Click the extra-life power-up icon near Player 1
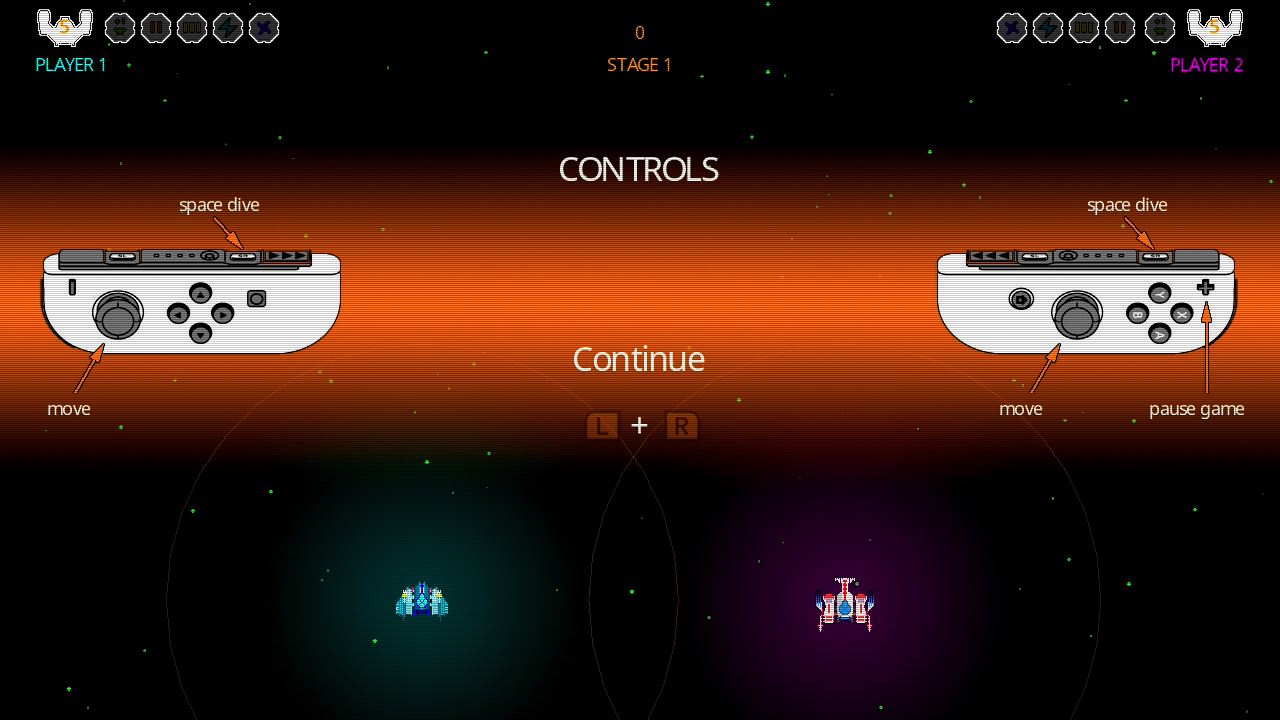1280x720 pixels. pos(119,28)
